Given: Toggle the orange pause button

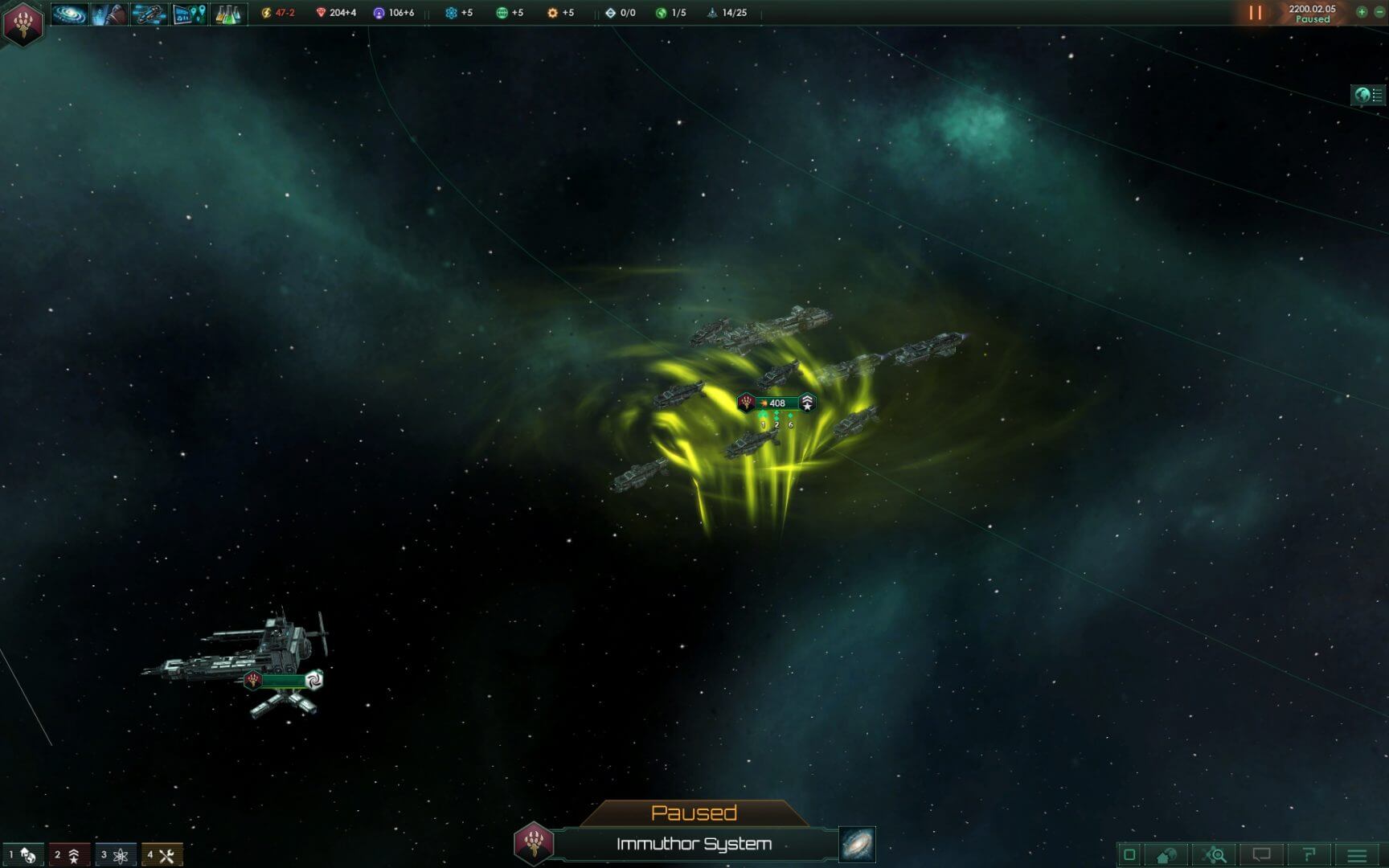Looking at the screenshot, I should [1255, 13].
